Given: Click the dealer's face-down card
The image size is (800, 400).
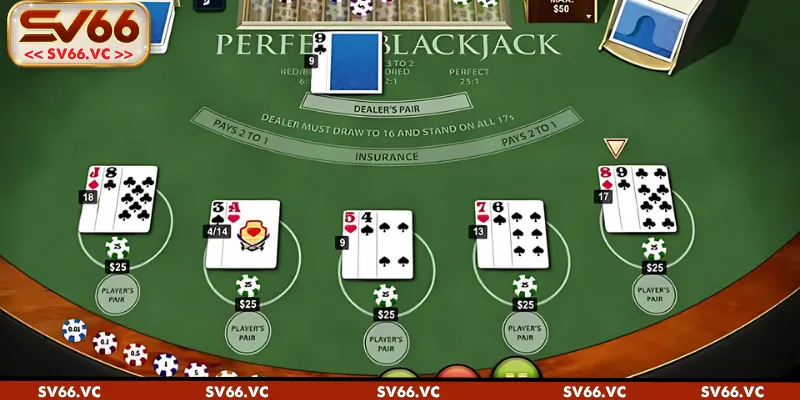Looking at the screenshot, I should pyautogui.click(x=346, y=62).
